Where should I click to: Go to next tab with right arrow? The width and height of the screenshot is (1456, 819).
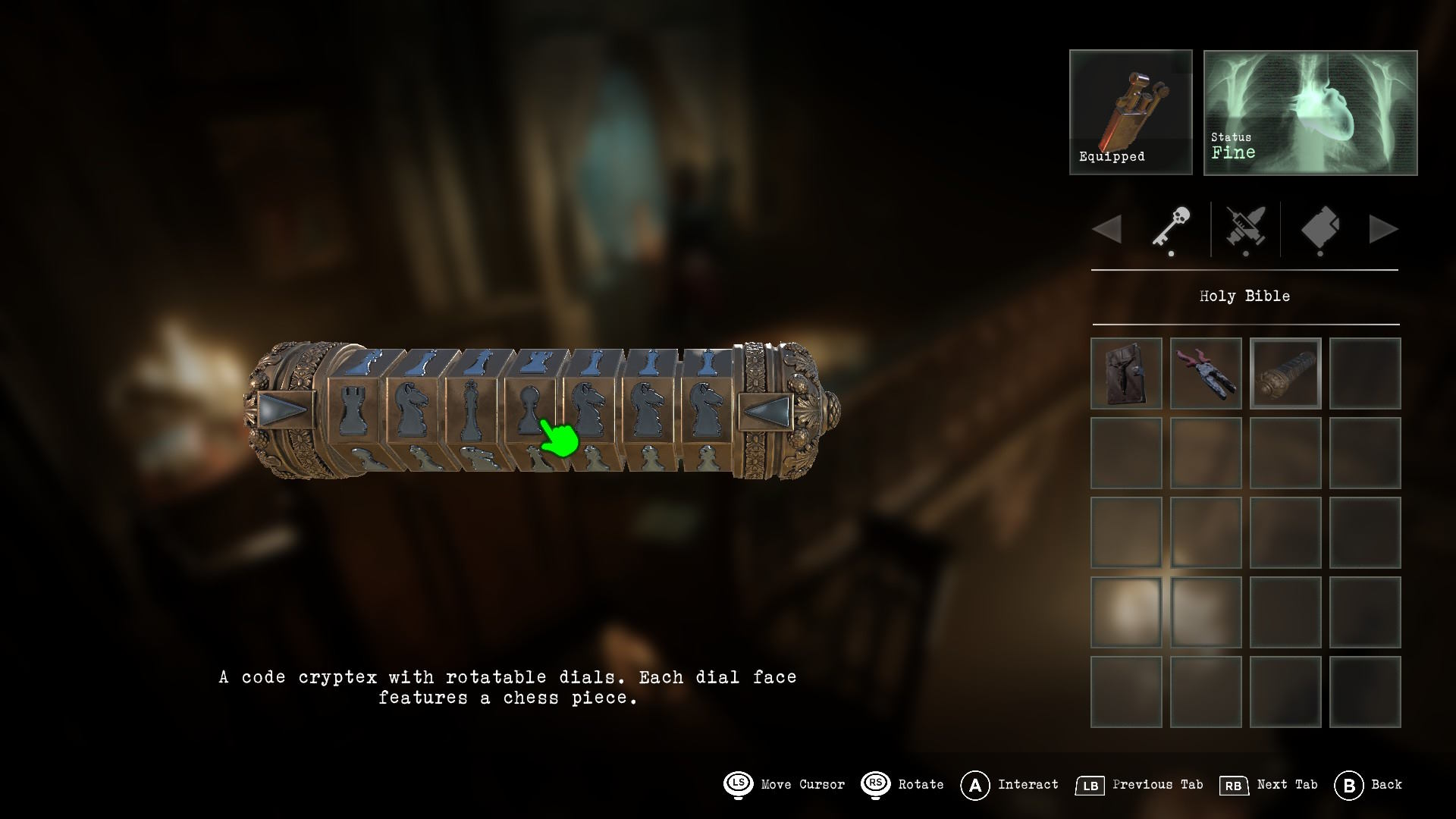(1383, 229)
